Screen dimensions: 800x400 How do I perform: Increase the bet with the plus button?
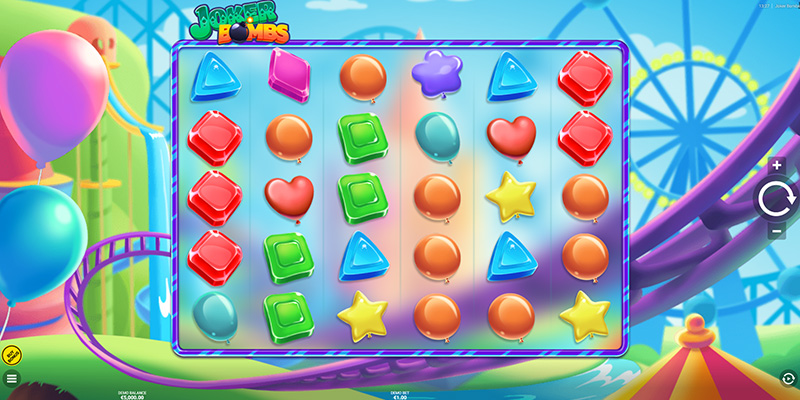coord(776,165)
